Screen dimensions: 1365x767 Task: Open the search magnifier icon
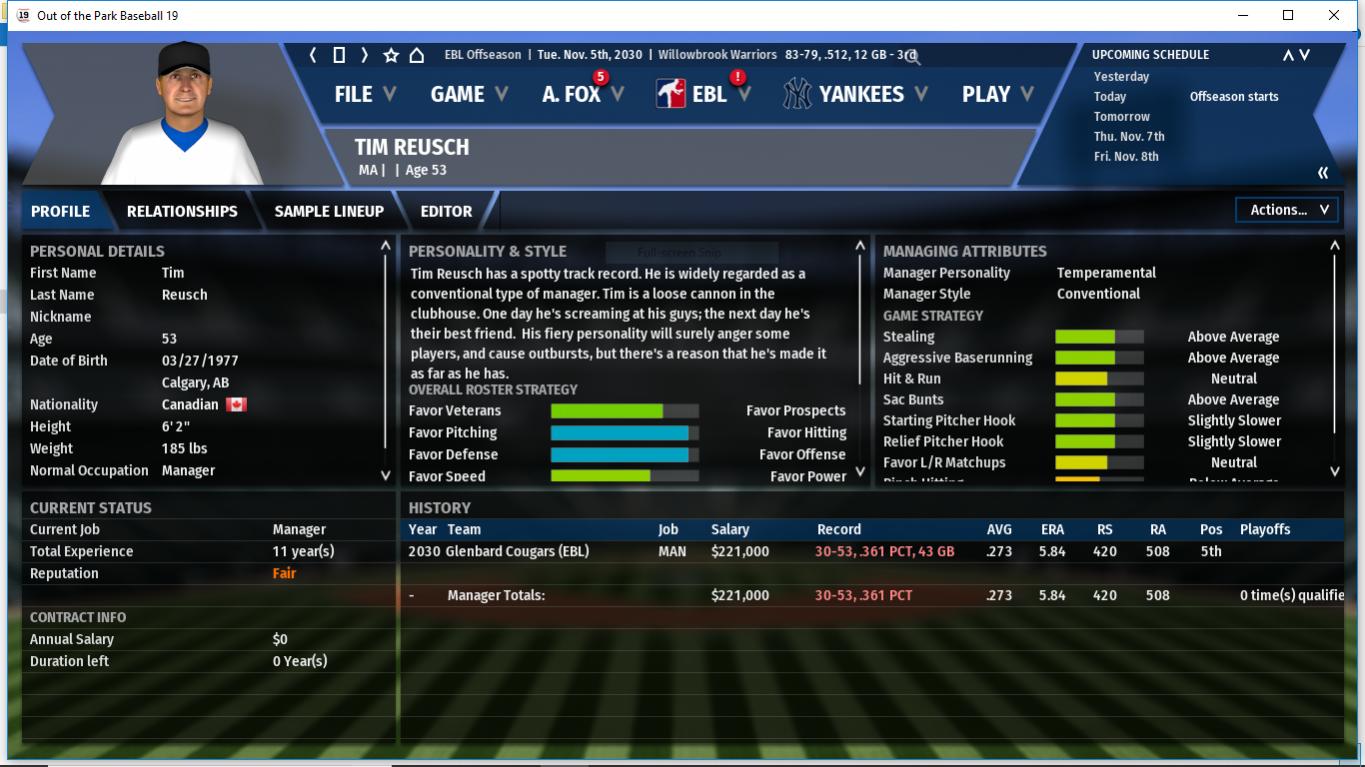tap(912, 56)
